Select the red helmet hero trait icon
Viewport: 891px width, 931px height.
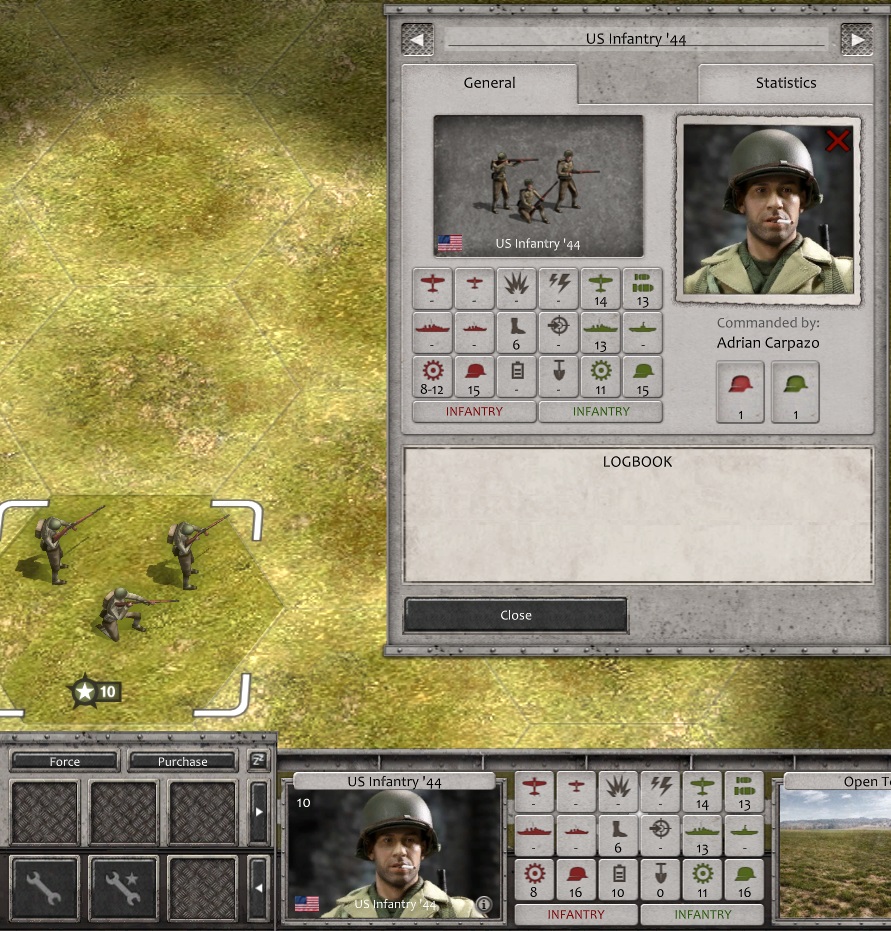pos(740,392)
